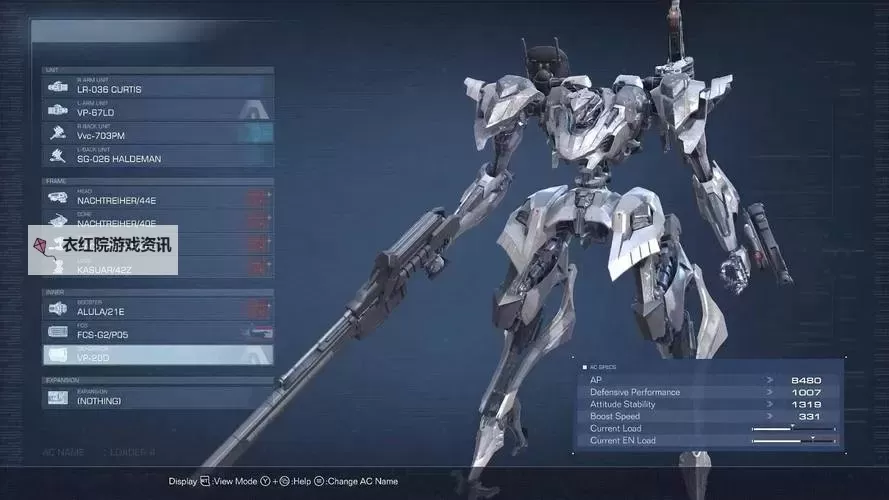This screenshot has height=500, width=889.
Task: Open the ALULA/21E booster slot
Action: click(158, 309)
